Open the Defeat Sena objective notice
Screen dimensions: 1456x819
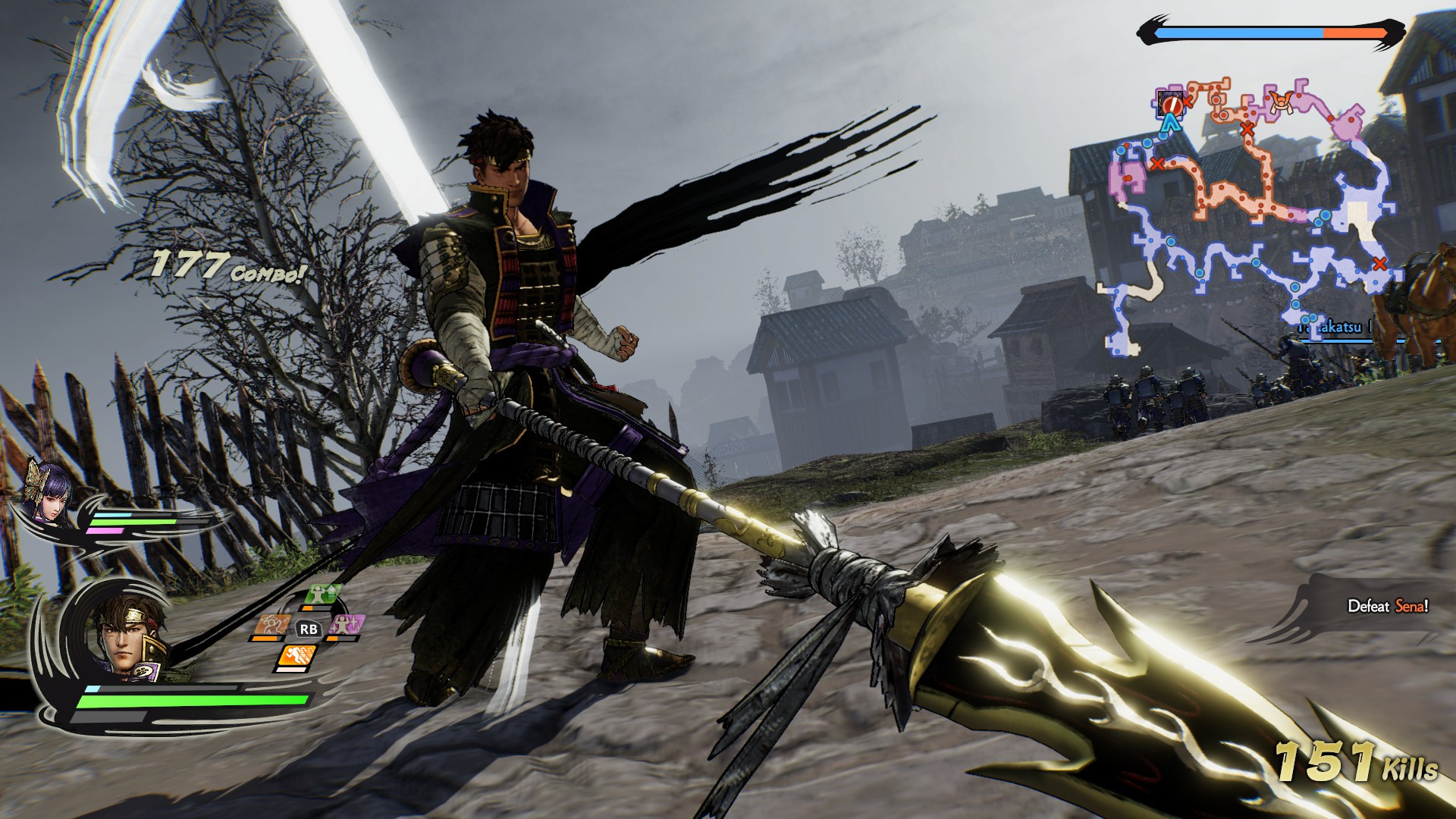point(1386,606)
